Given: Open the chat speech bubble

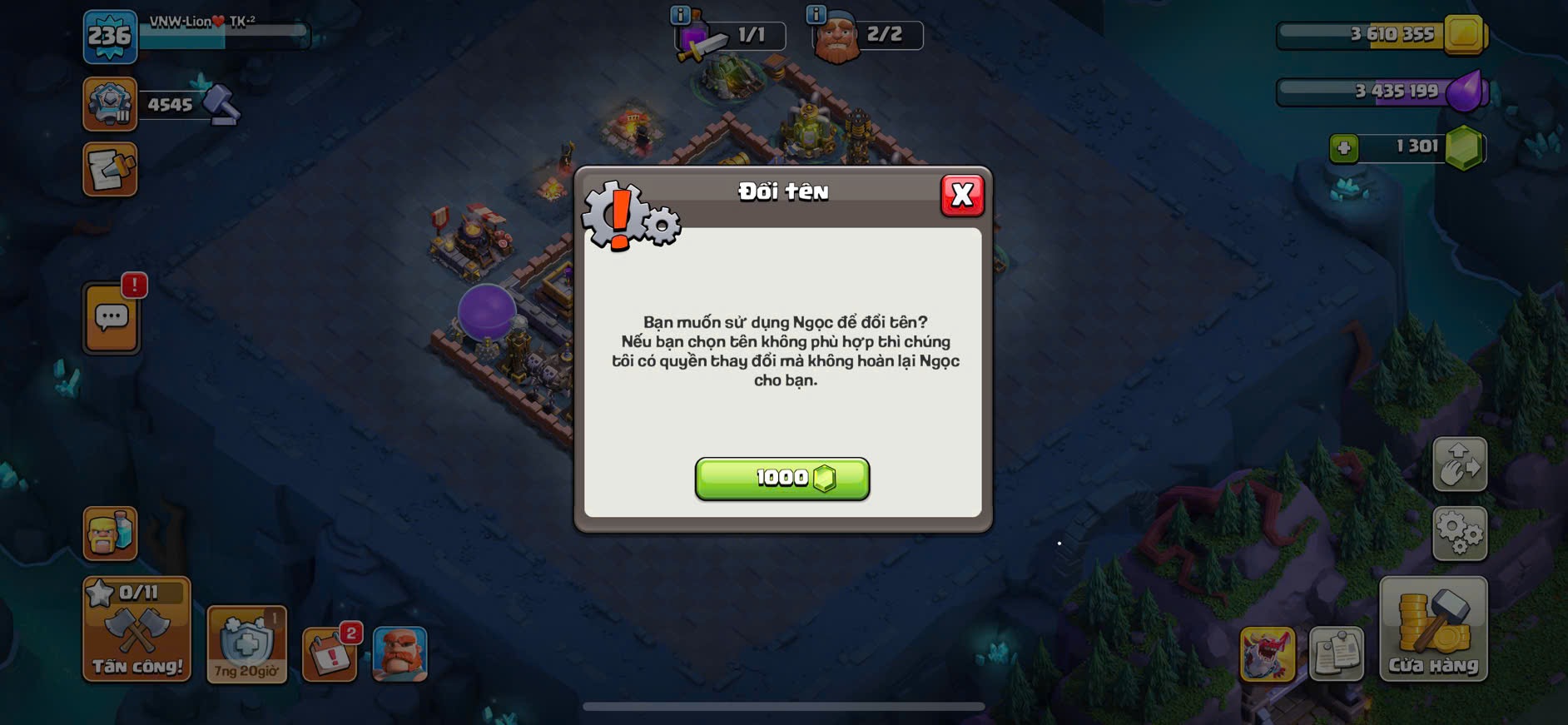Looking at the screenshot, I should point(112,318).
